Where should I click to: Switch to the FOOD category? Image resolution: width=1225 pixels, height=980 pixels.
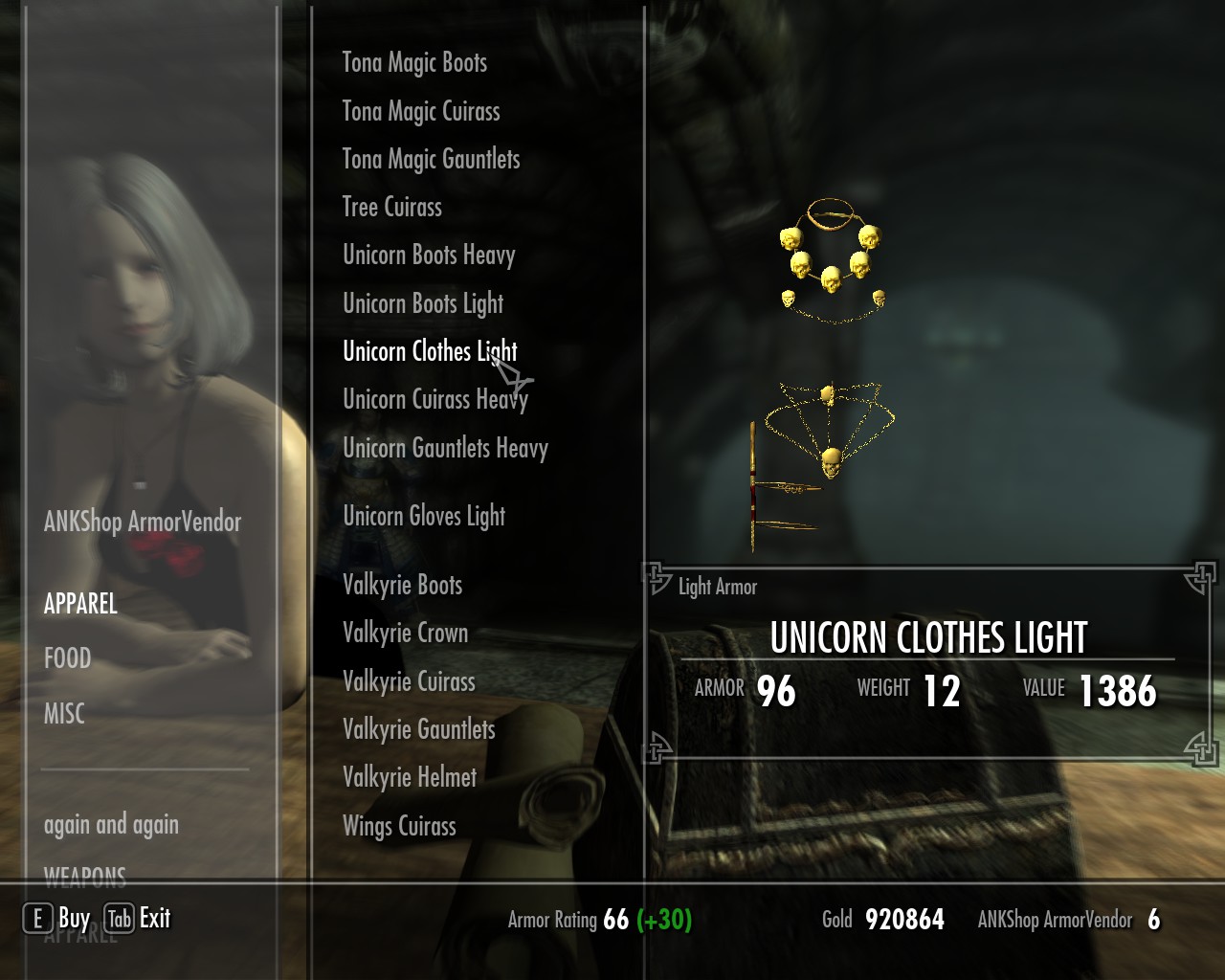click(67, 658)
